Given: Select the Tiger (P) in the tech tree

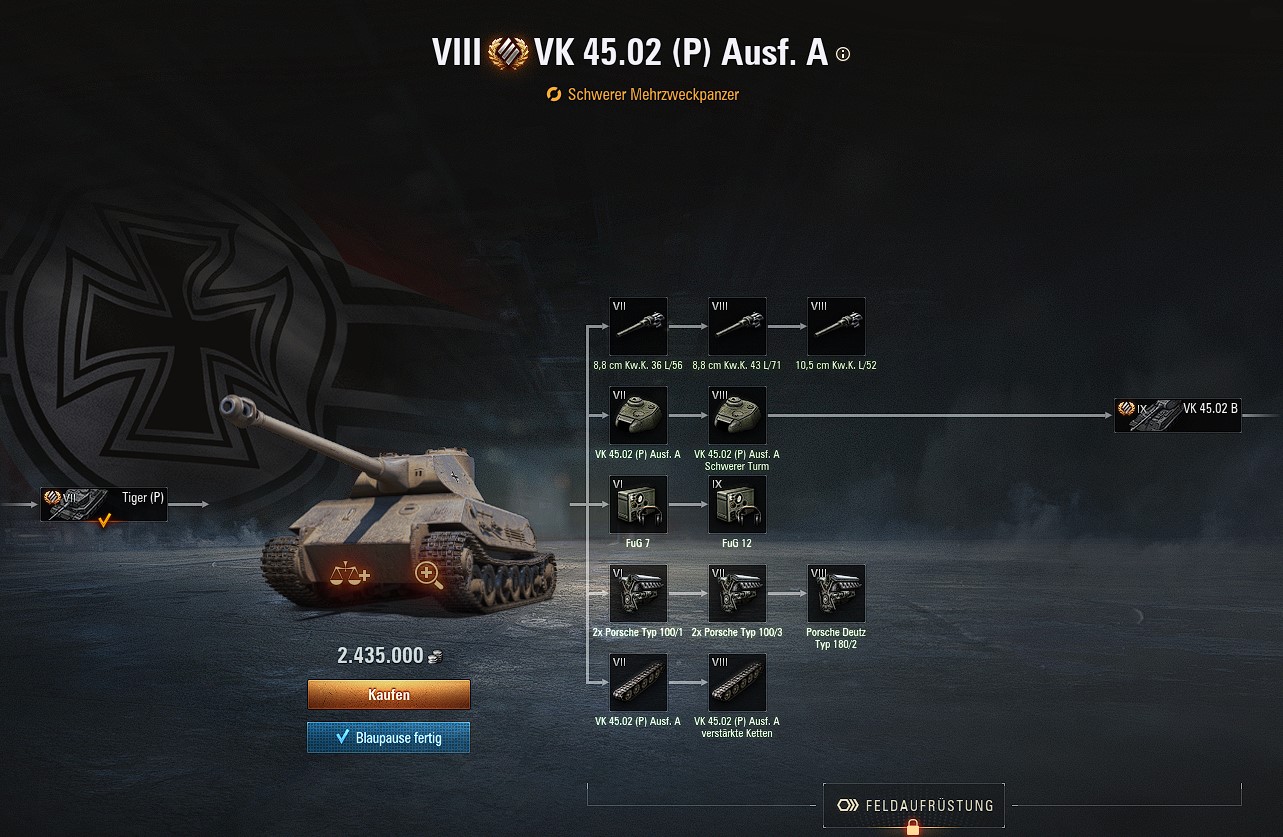Looking at the screenshot, I should (x=103, y=504).
